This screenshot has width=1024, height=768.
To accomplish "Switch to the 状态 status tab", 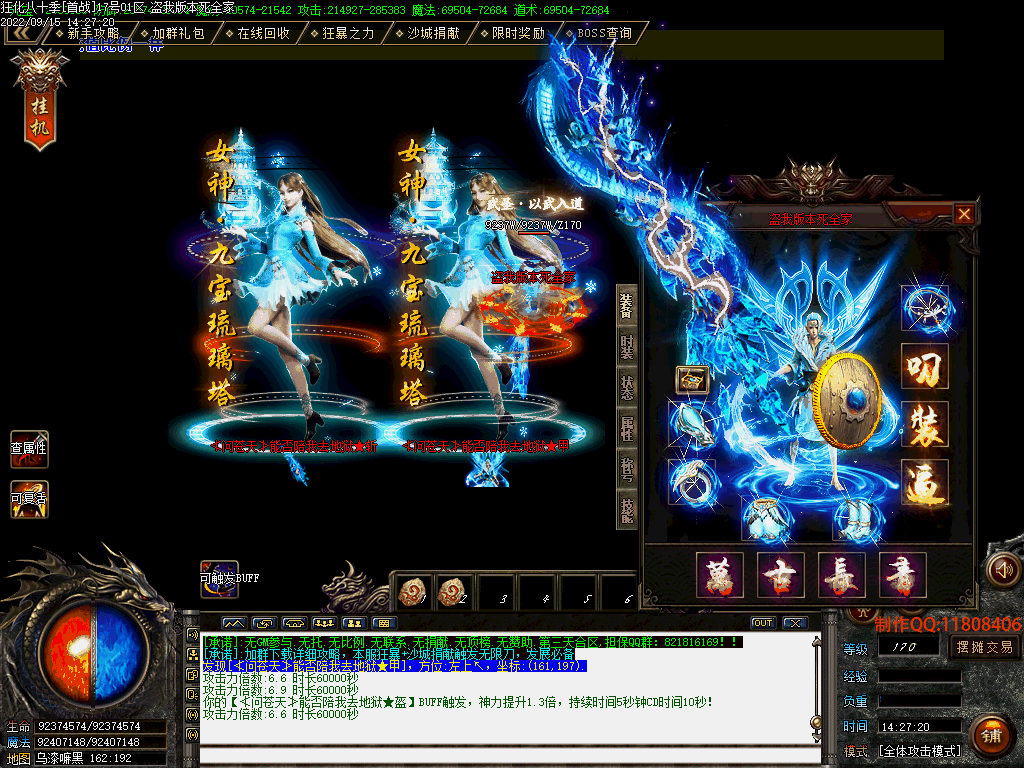I will [x=626, y=387].
